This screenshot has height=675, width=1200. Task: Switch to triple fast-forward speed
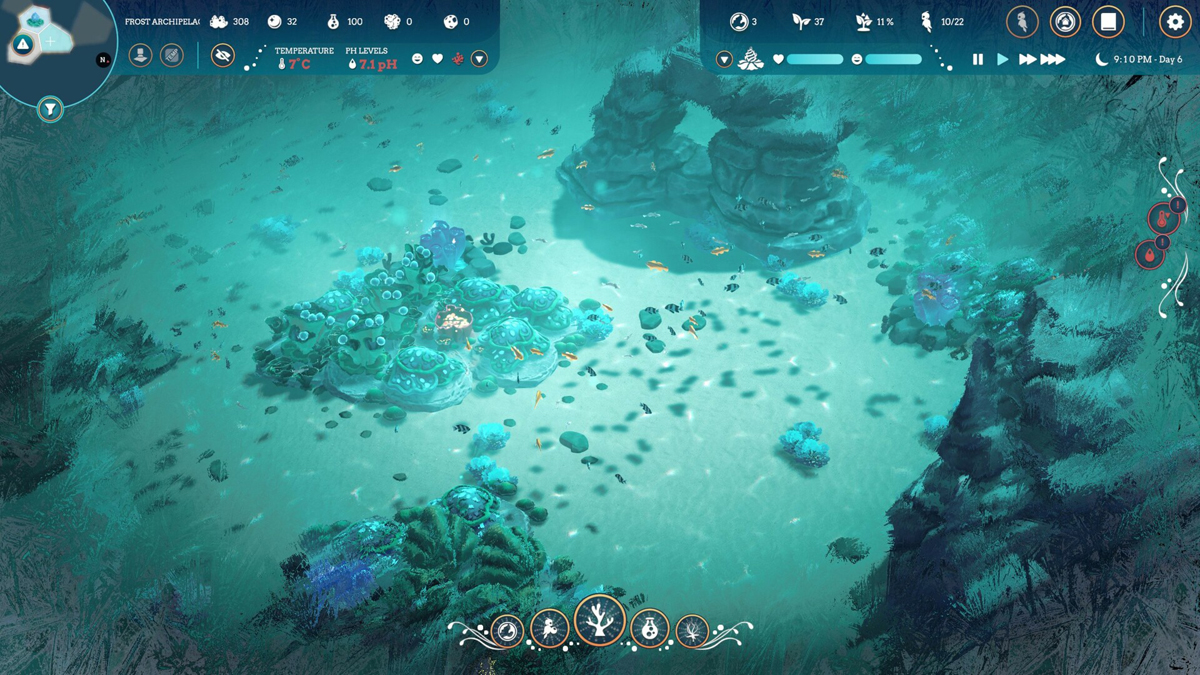pos(1053,60)
